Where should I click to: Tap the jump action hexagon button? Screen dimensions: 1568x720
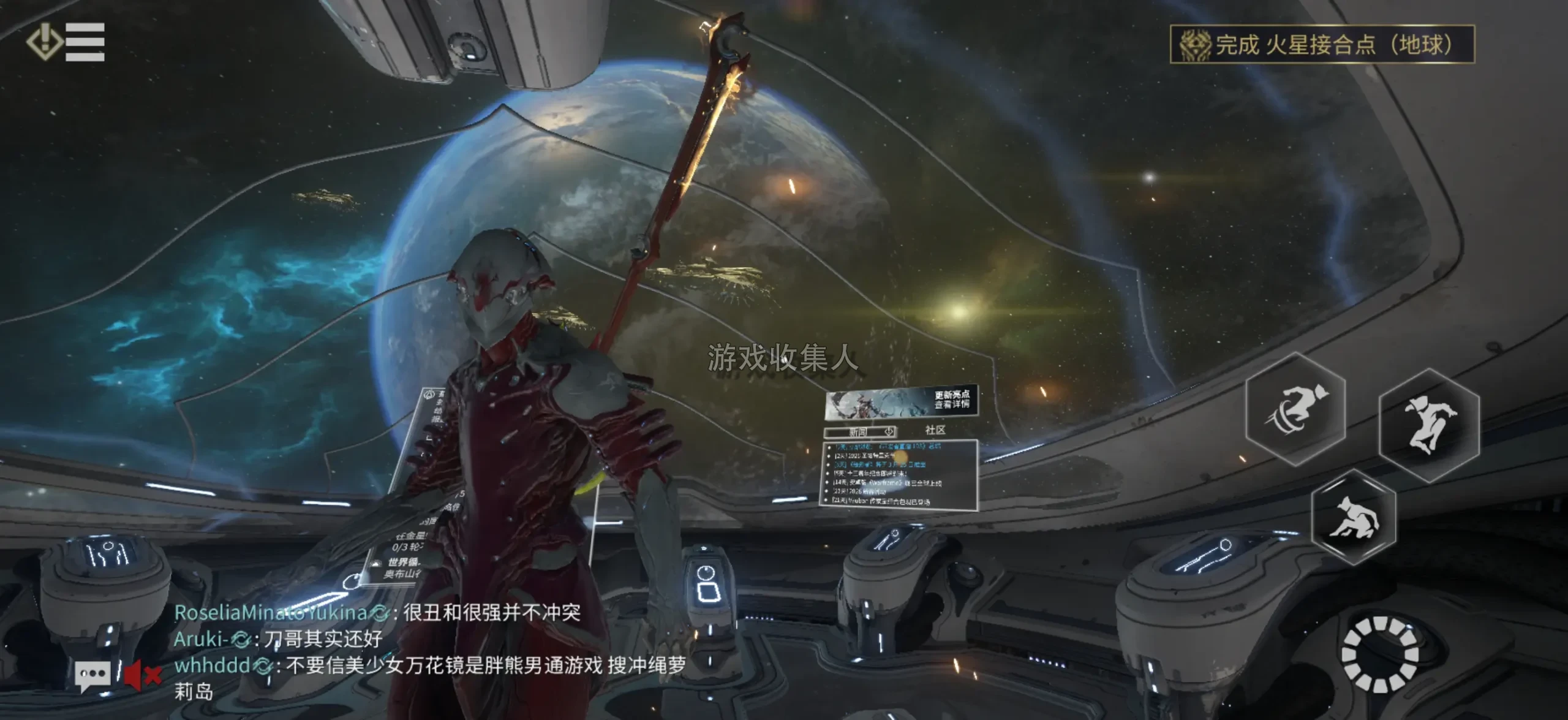coord(1429,425)
